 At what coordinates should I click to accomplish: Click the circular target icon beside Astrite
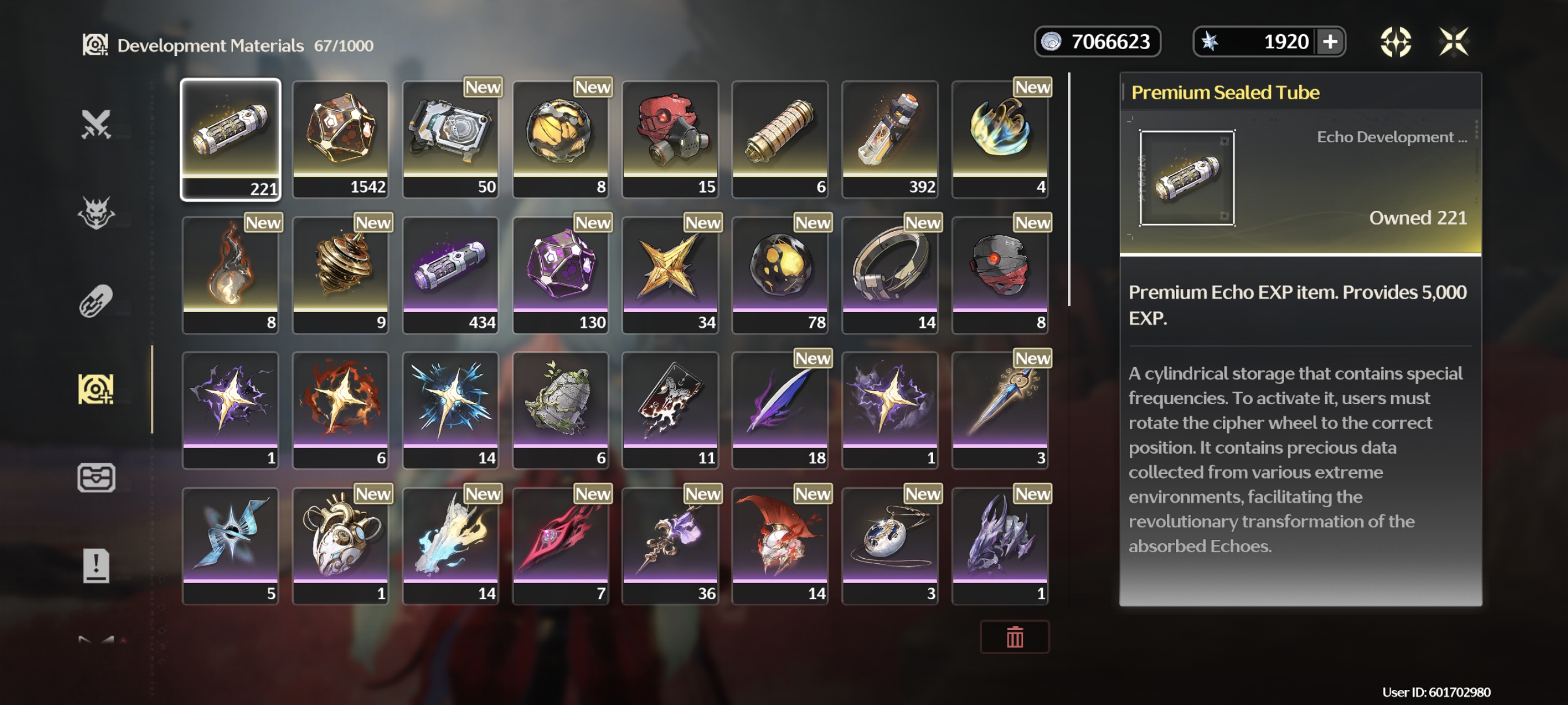(x=1395, y=42)
